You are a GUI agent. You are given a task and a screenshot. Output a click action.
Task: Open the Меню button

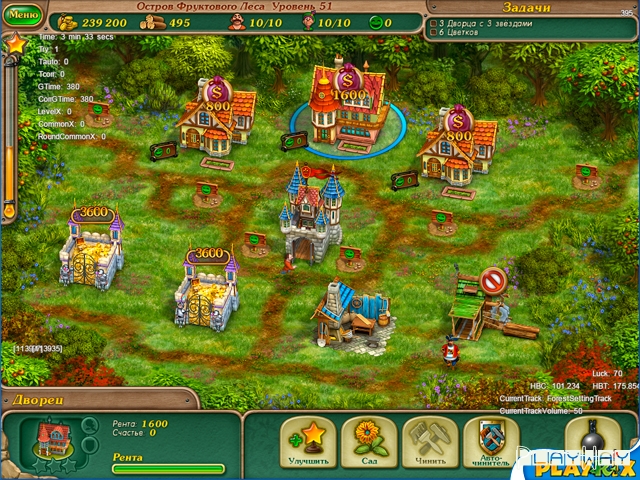pyautogui.click(x=23, y=16)
